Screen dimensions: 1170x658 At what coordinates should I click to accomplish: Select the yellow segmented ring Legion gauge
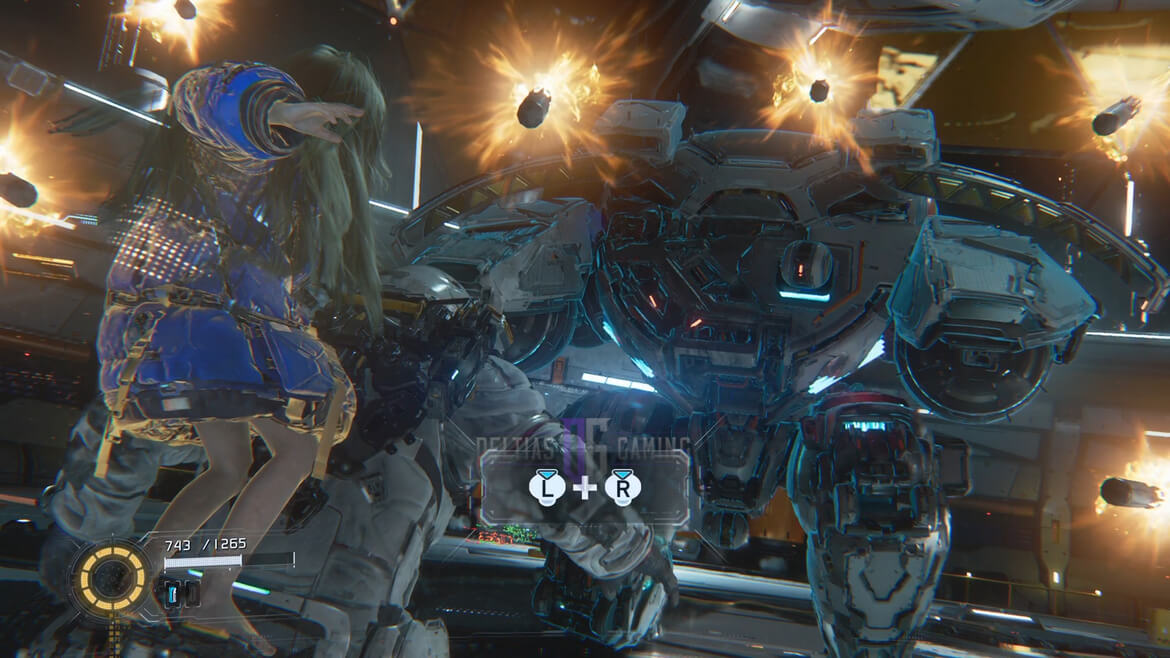coord(110,577)
